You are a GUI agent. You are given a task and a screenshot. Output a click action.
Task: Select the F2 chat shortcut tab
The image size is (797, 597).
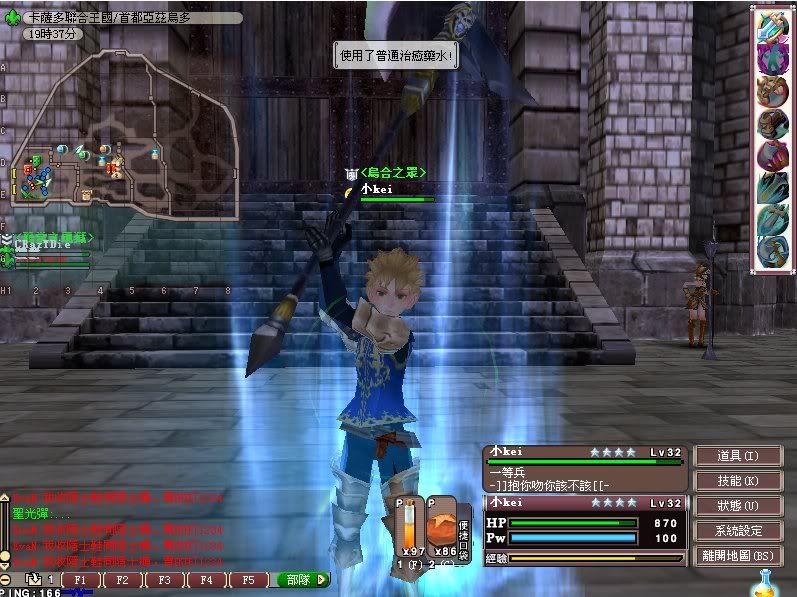[122, 579]
